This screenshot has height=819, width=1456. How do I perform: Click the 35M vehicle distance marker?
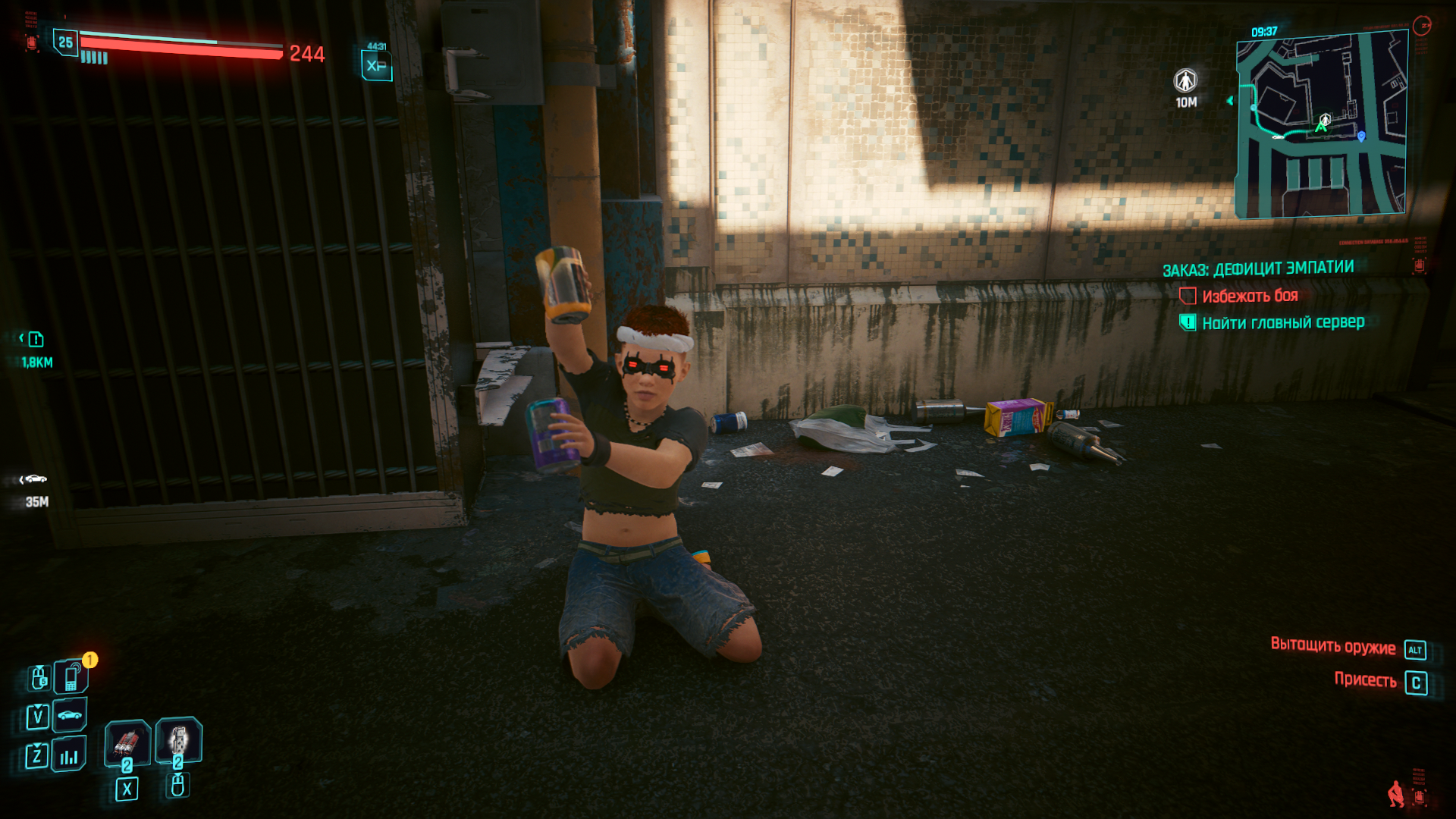[x=35, y=479]
